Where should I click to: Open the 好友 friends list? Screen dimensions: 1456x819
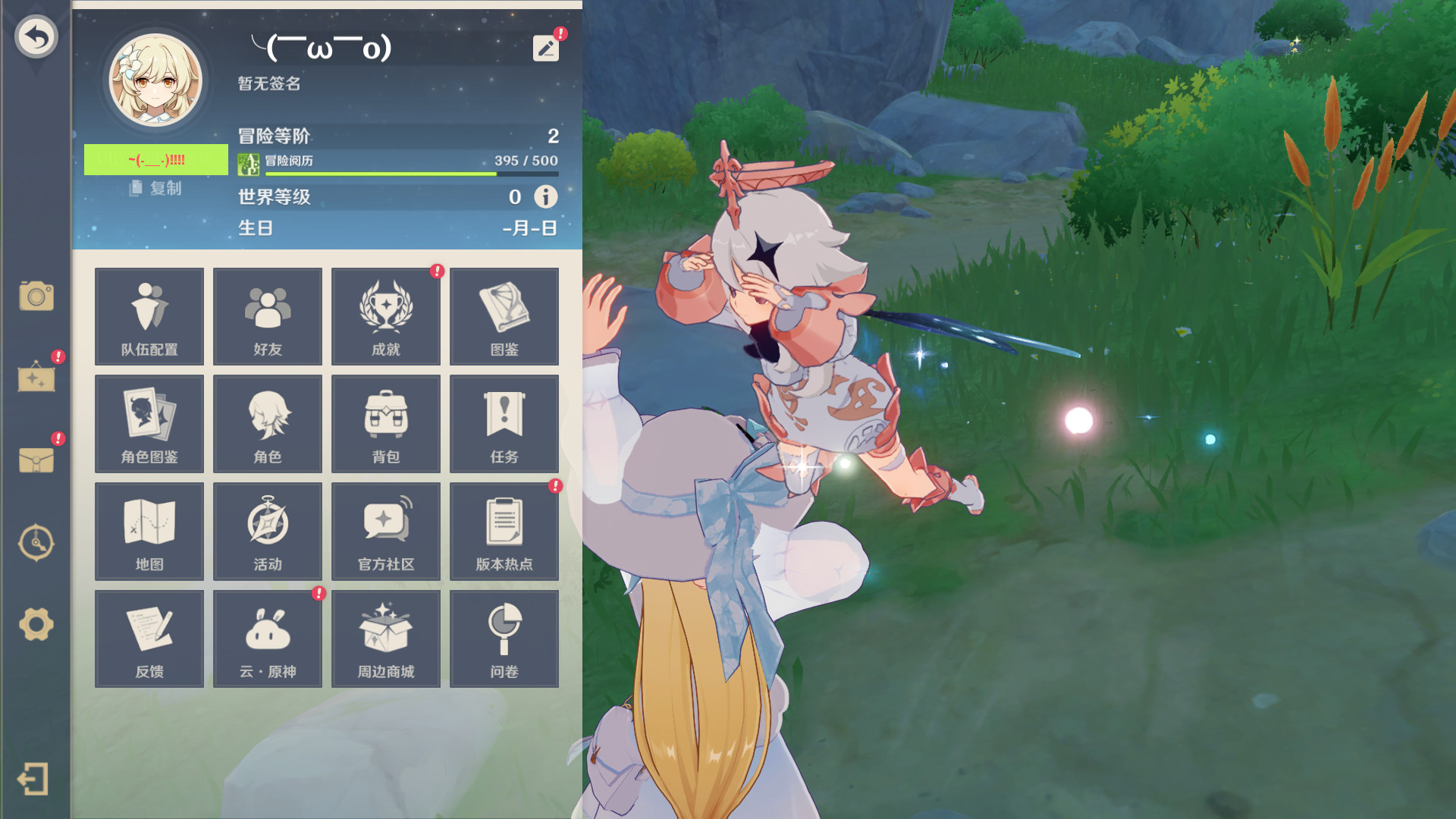coord(267,316)
